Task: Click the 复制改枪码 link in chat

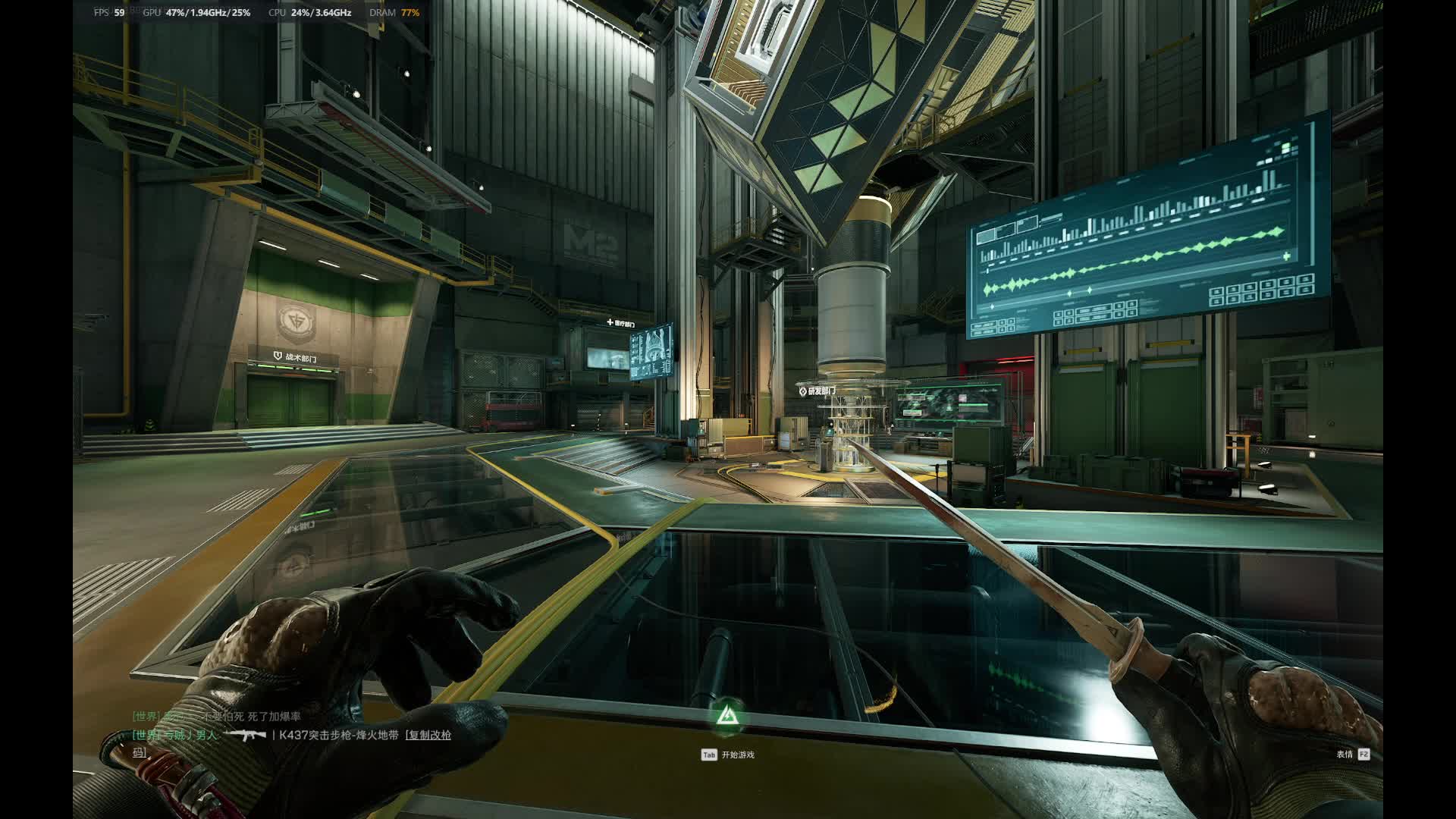Action: 429,735
